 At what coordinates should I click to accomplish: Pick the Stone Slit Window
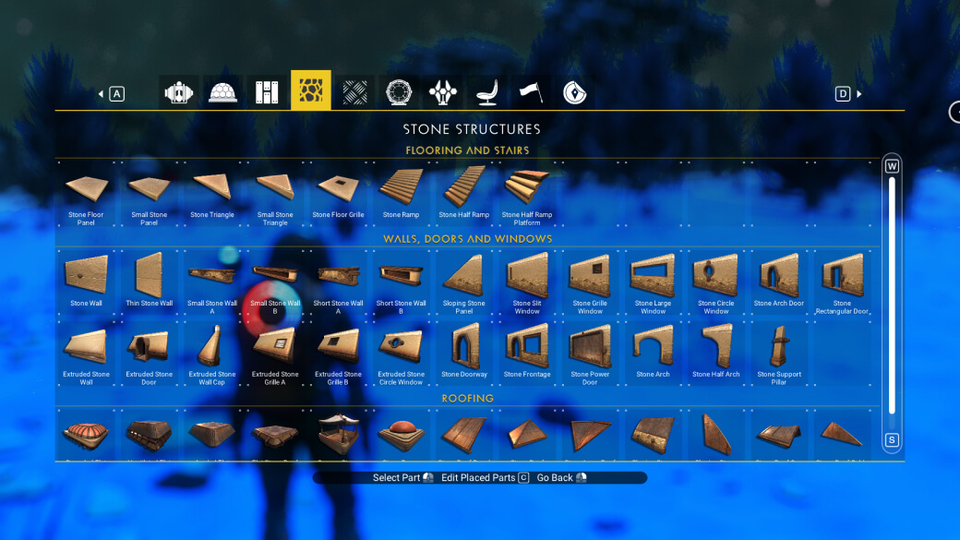[x=527, y=282]
